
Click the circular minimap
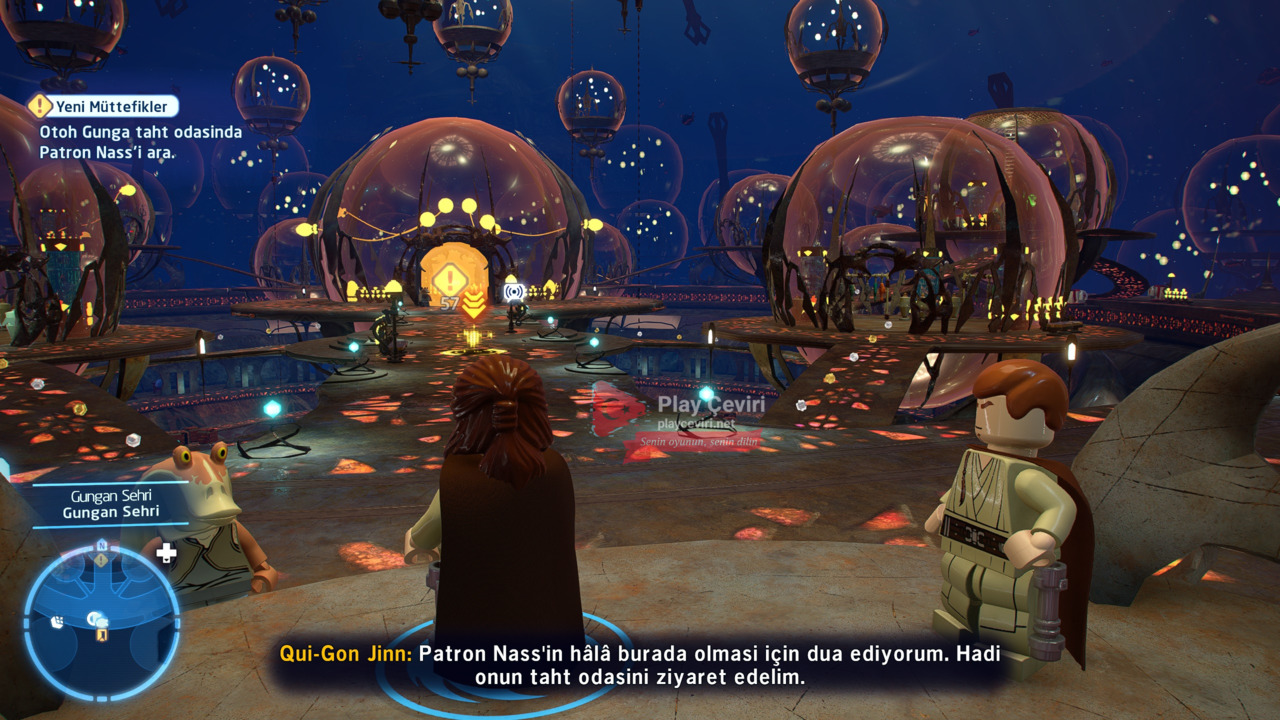click(x=101, y=620)
